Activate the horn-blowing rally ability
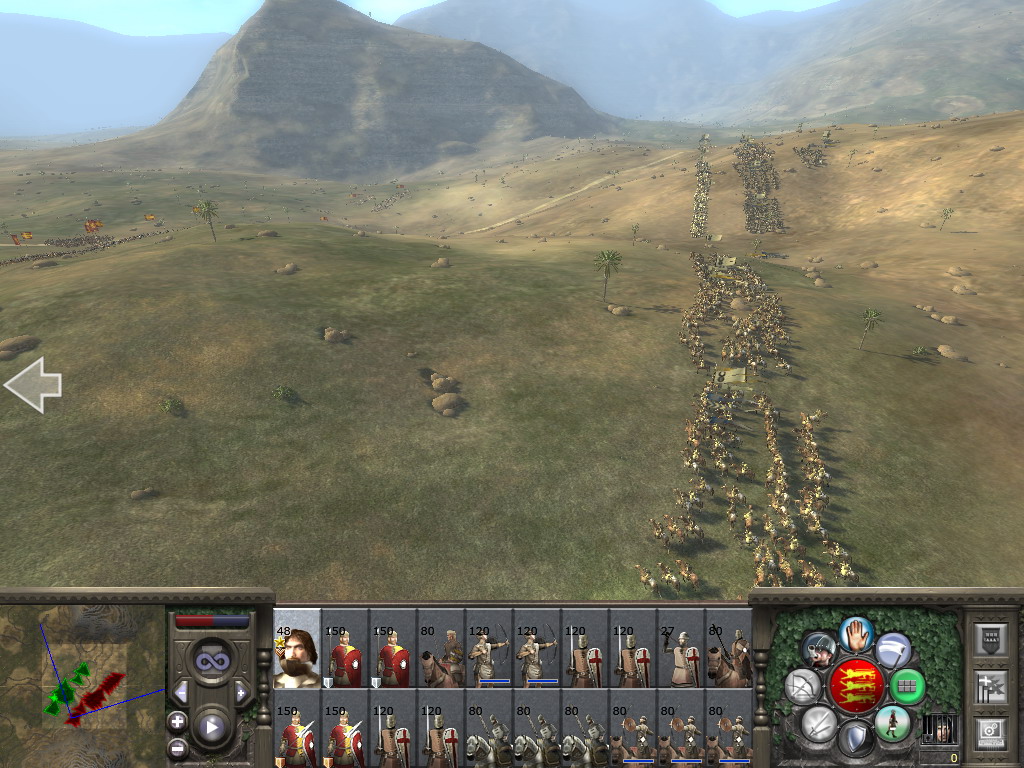Screen dimensions: 1024x768 tap(818, 651)
